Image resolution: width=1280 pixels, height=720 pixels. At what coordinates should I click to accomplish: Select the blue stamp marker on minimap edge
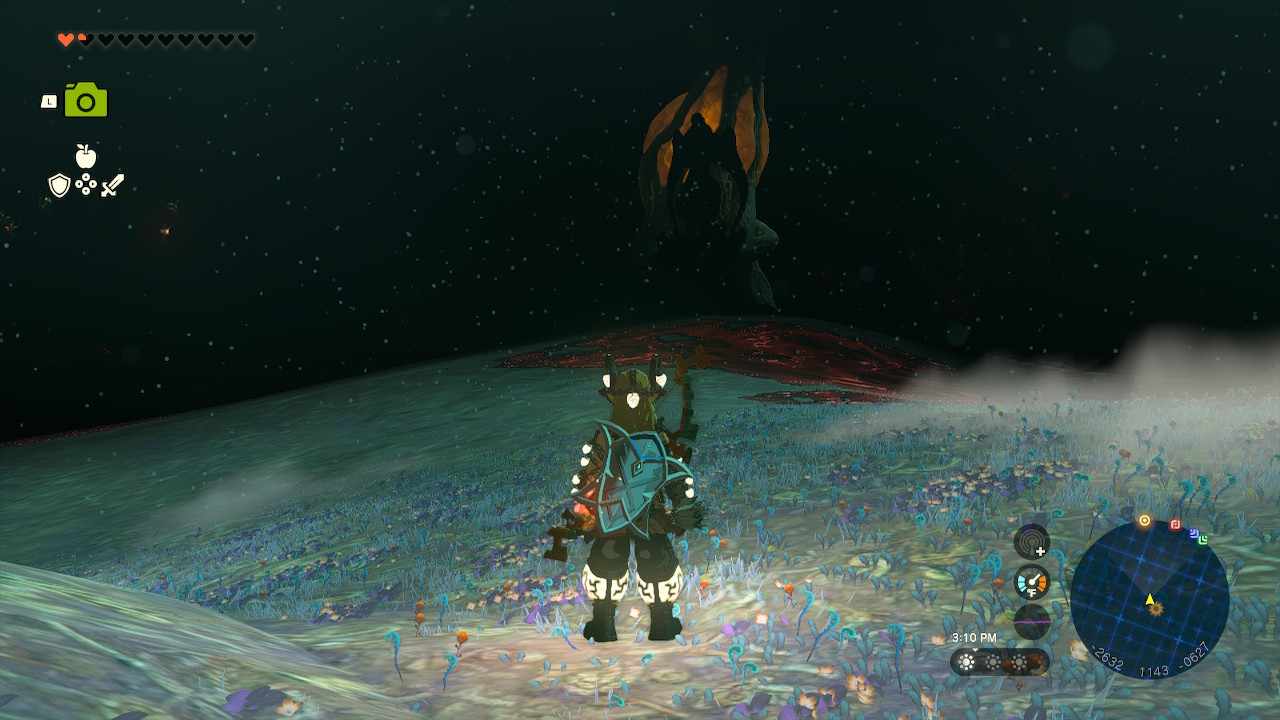pyautogui.click(x=1194, y=533)
